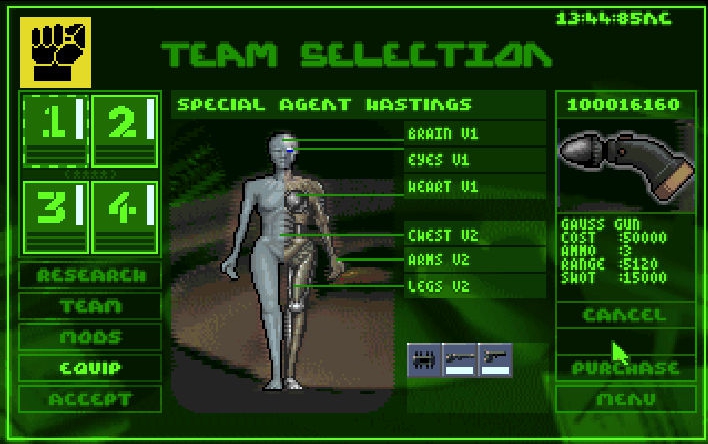Screen dimensions: 708x444
Task: Purchase the Gauss Gun
Action: tap(624, 368)
